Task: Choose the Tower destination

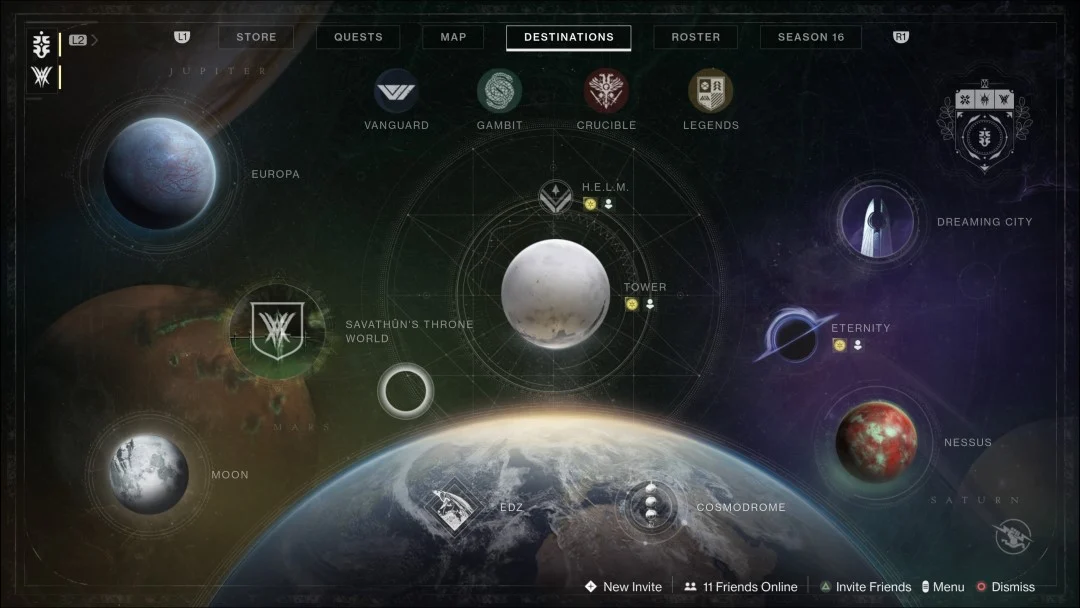Action: pos(555,294)
